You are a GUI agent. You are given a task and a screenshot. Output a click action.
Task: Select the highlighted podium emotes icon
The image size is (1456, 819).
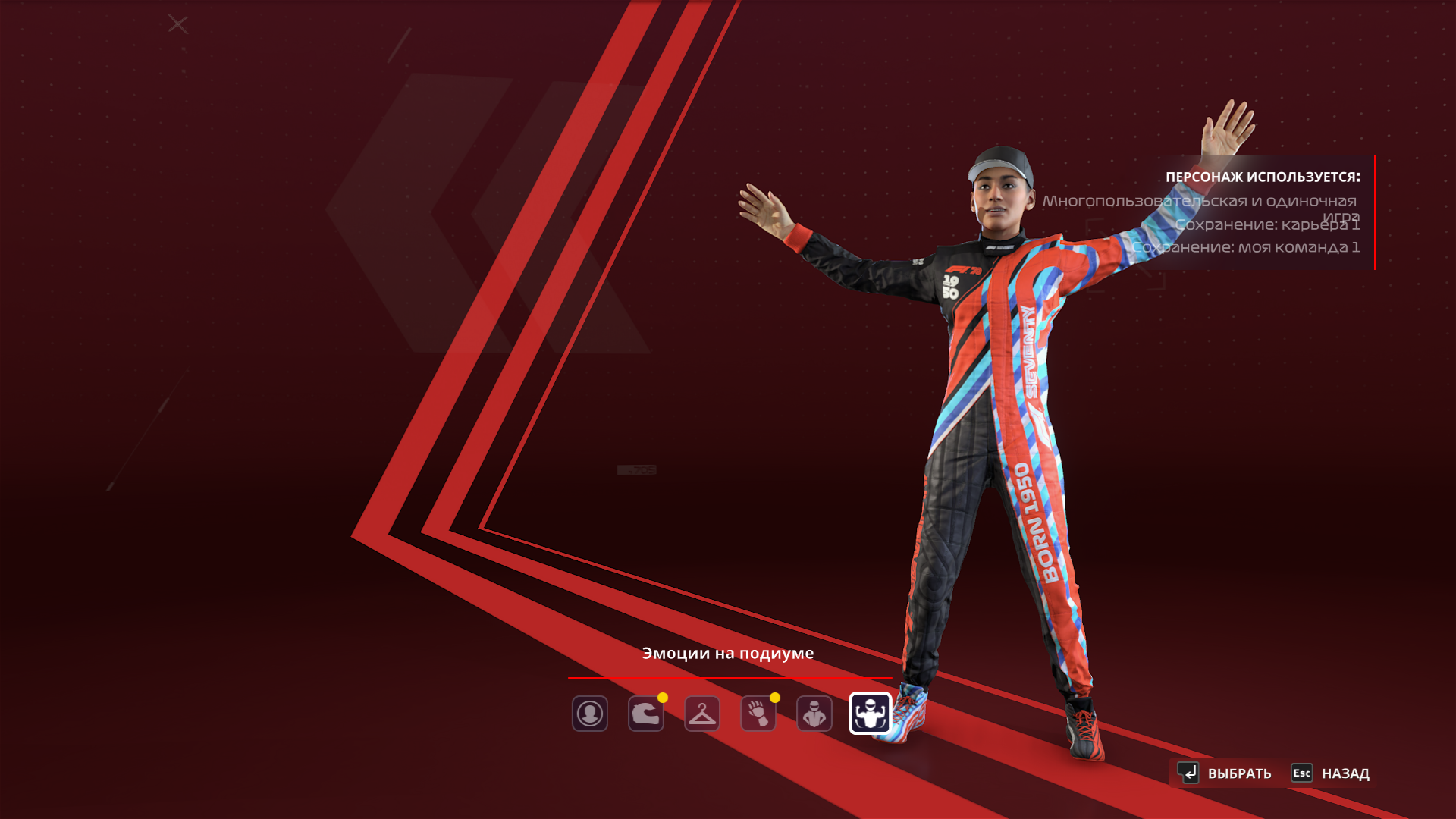pyautogui.click(x=870, y=714)
